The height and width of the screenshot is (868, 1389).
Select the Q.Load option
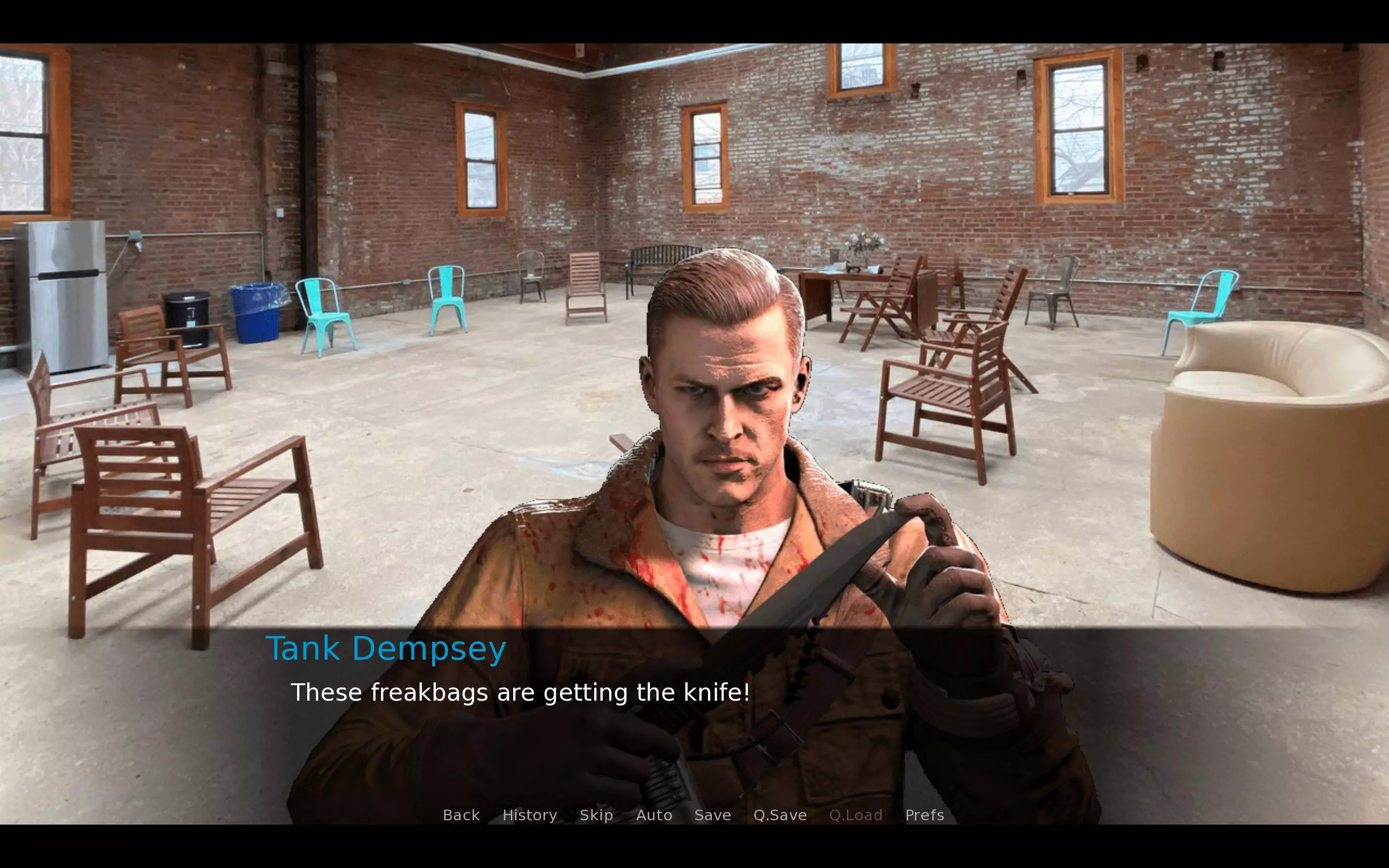click(x=857, y=815)
